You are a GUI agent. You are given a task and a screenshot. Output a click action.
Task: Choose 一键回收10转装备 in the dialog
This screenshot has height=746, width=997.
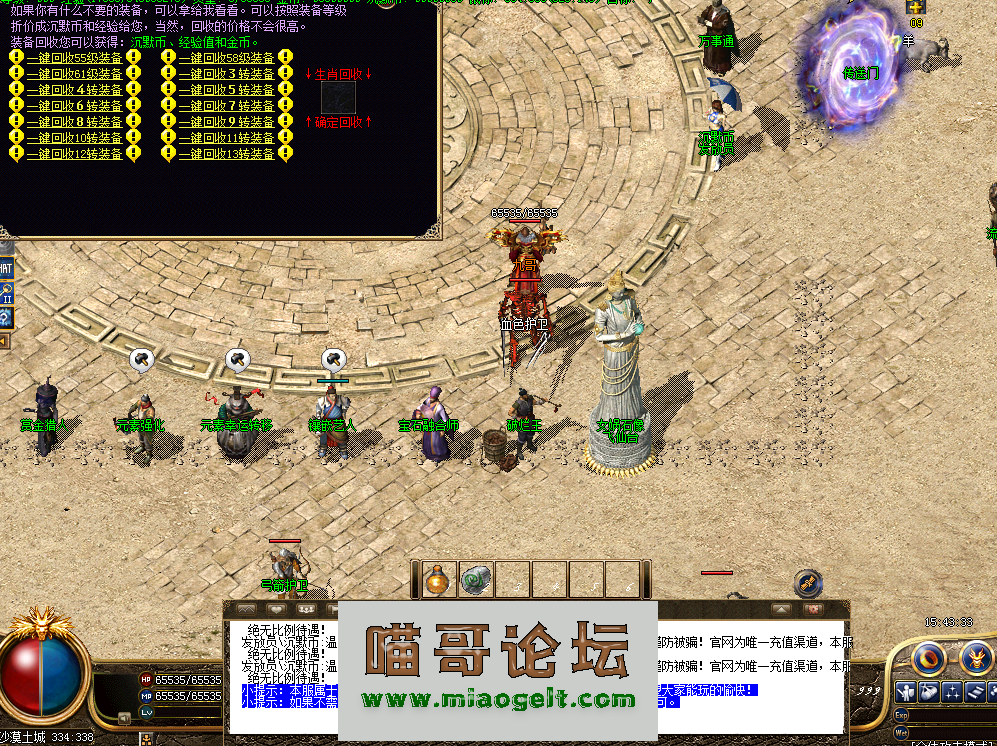click(x=74, y=138)
